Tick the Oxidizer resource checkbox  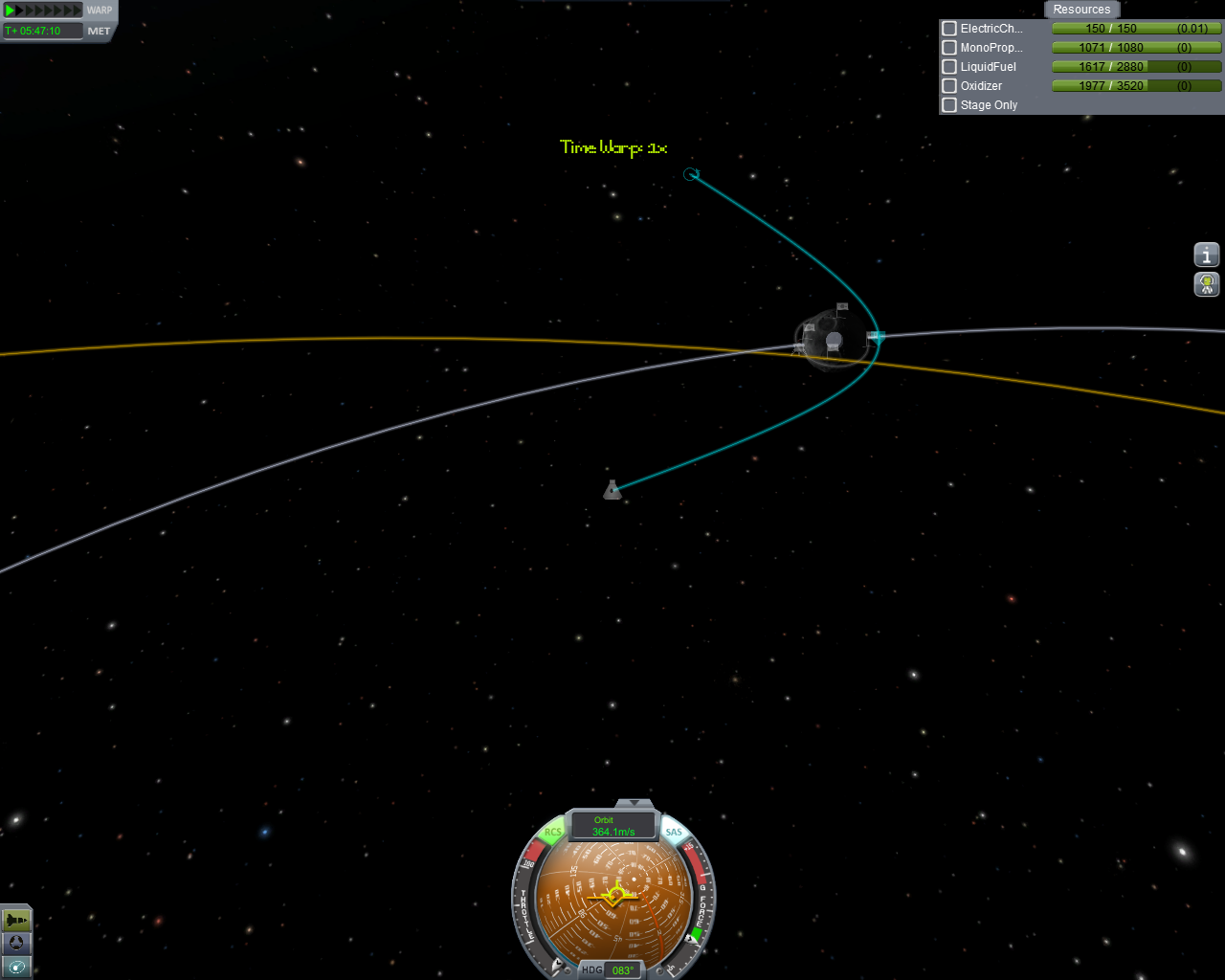point(949,86)
